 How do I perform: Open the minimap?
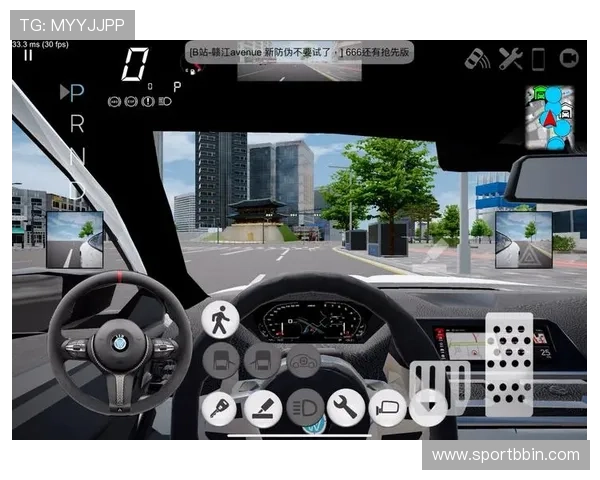549,117
